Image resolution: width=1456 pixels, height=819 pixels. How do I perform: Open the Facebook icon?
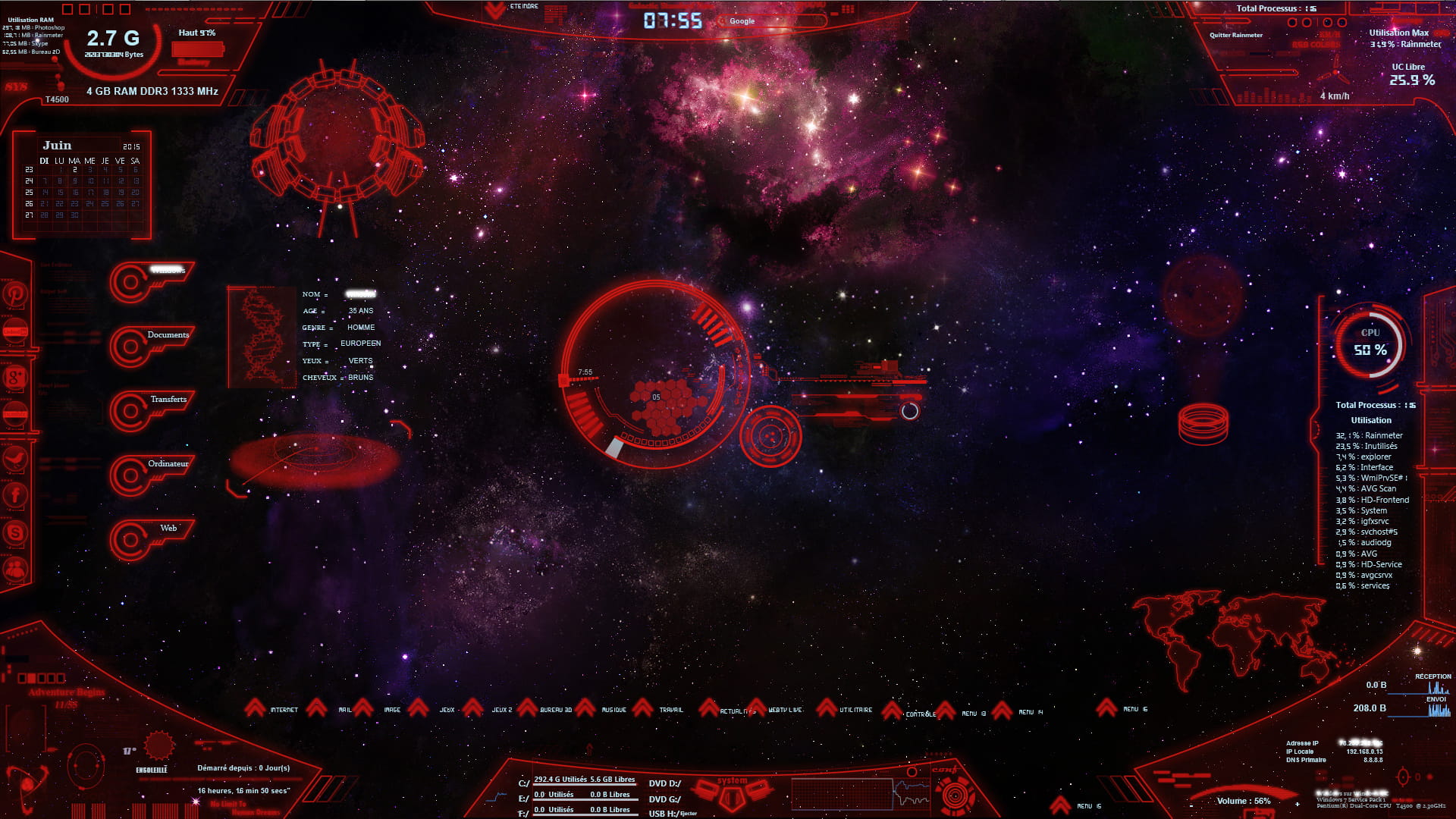(x=15, y=495)
